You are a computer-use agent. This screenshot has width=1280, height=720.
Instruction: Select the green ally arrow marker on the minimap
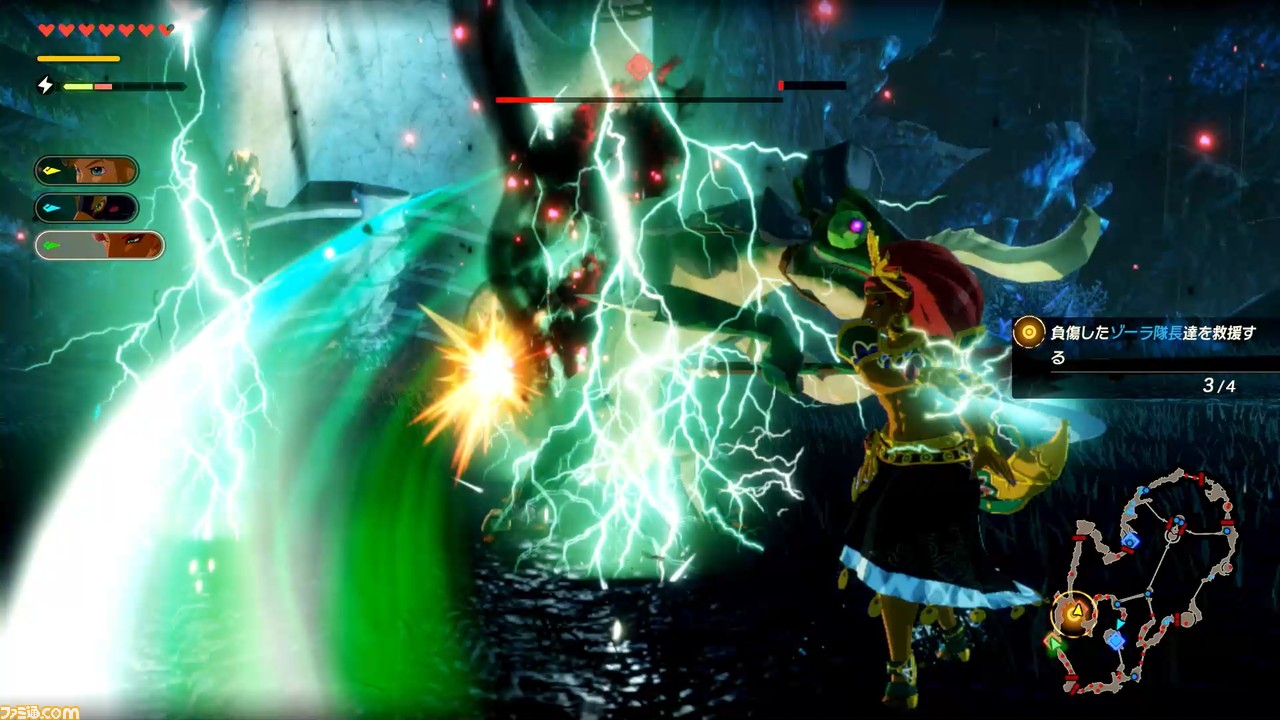tap(1054, 645)
